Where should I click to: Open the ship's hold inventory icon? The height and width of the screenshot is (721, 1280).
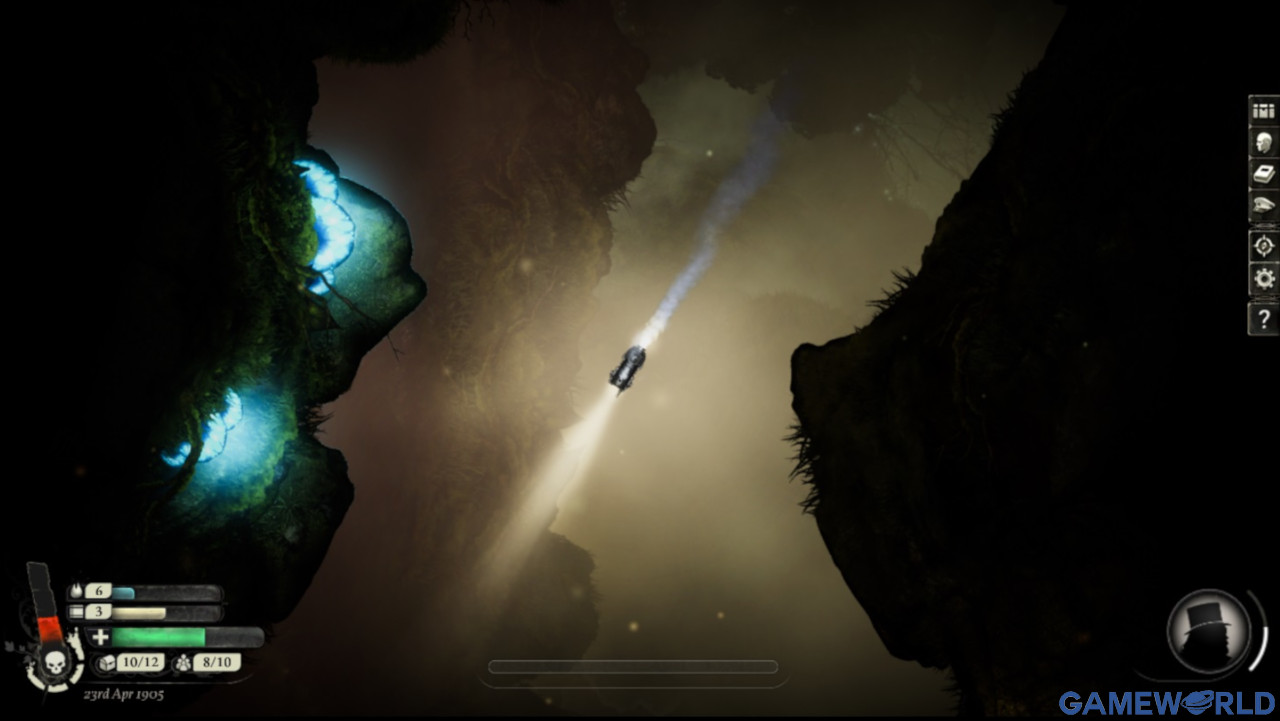[x=1263, y=112]
